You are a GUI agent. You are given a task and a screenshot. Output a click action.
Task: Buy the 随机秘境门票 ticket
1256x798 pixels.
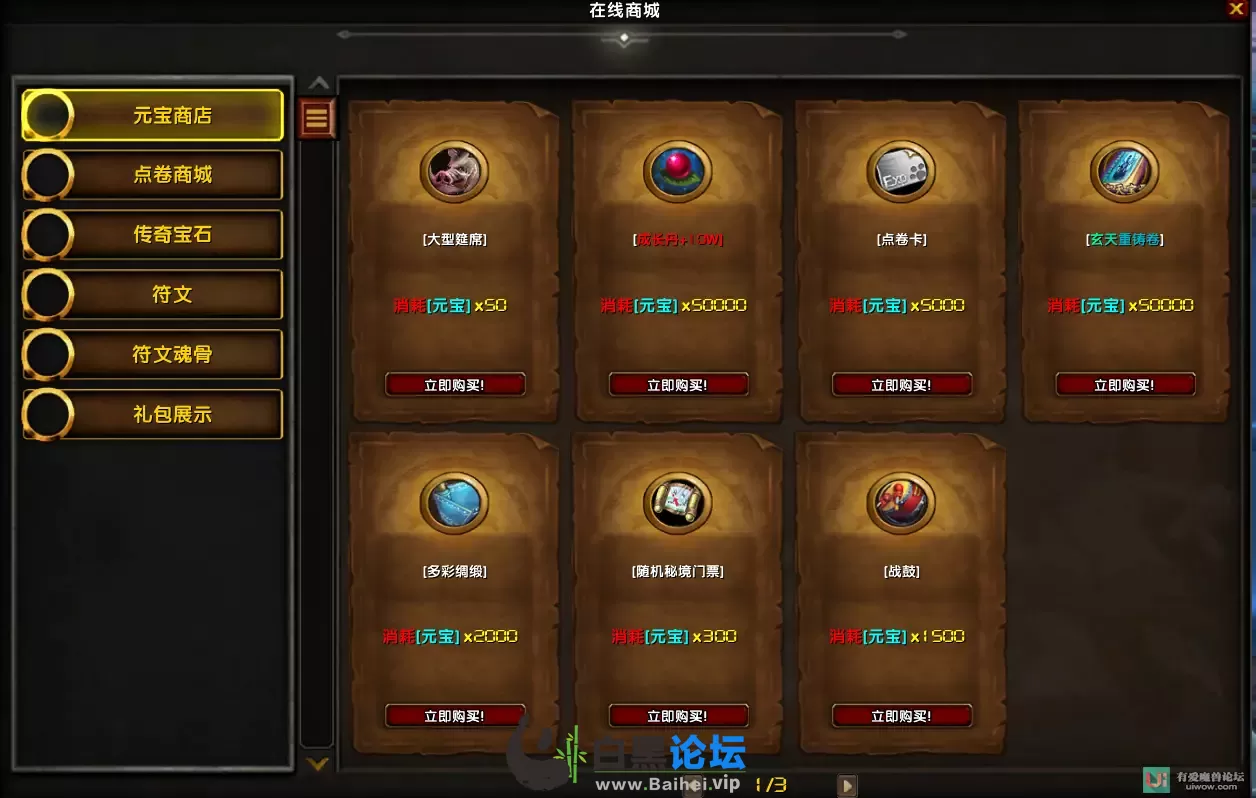[x=678, y=716]
